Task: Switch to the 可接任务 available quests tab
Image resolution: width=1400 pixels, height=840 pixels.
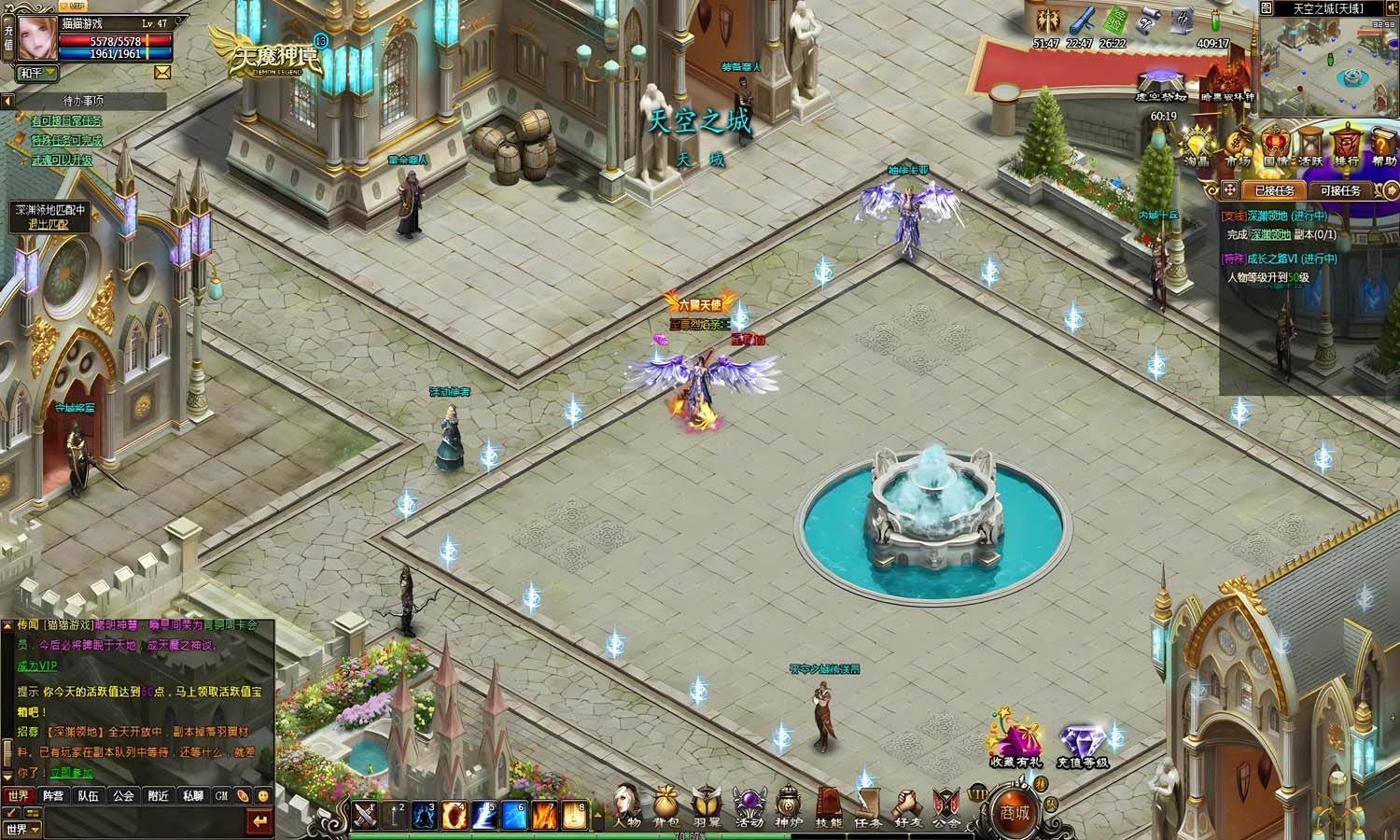Action: pos(1340,190)
